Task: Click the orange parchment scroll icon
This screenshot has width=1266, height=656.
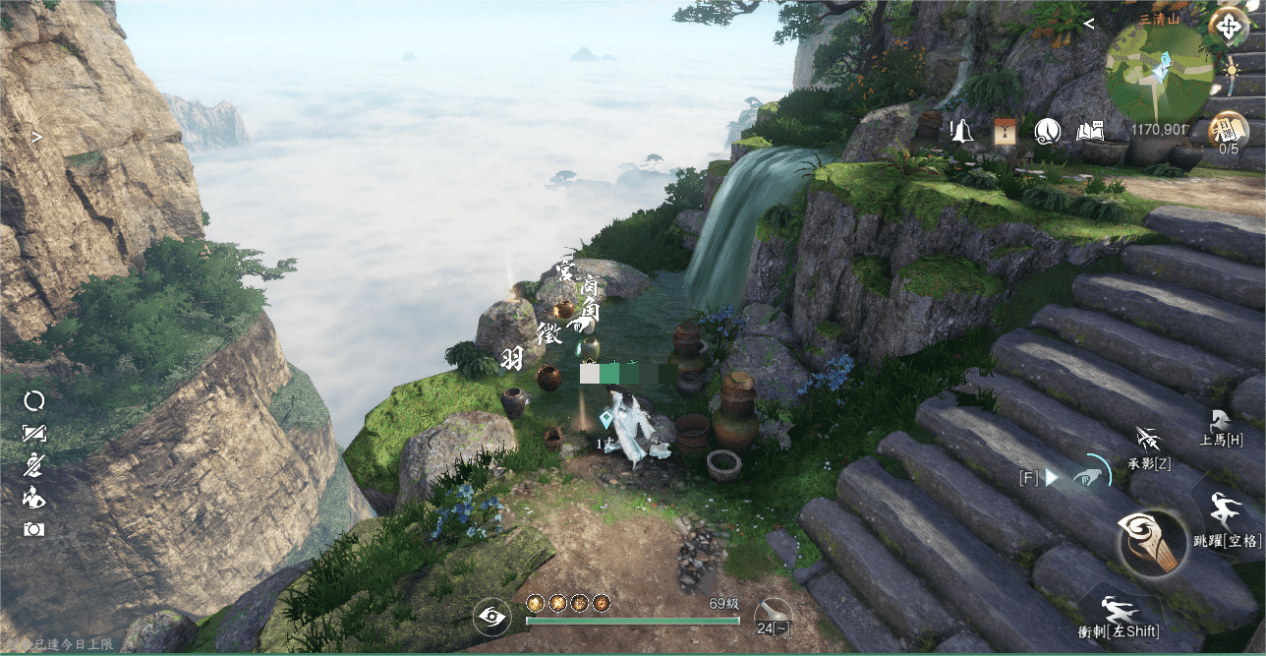Action: click(1005, 131)
